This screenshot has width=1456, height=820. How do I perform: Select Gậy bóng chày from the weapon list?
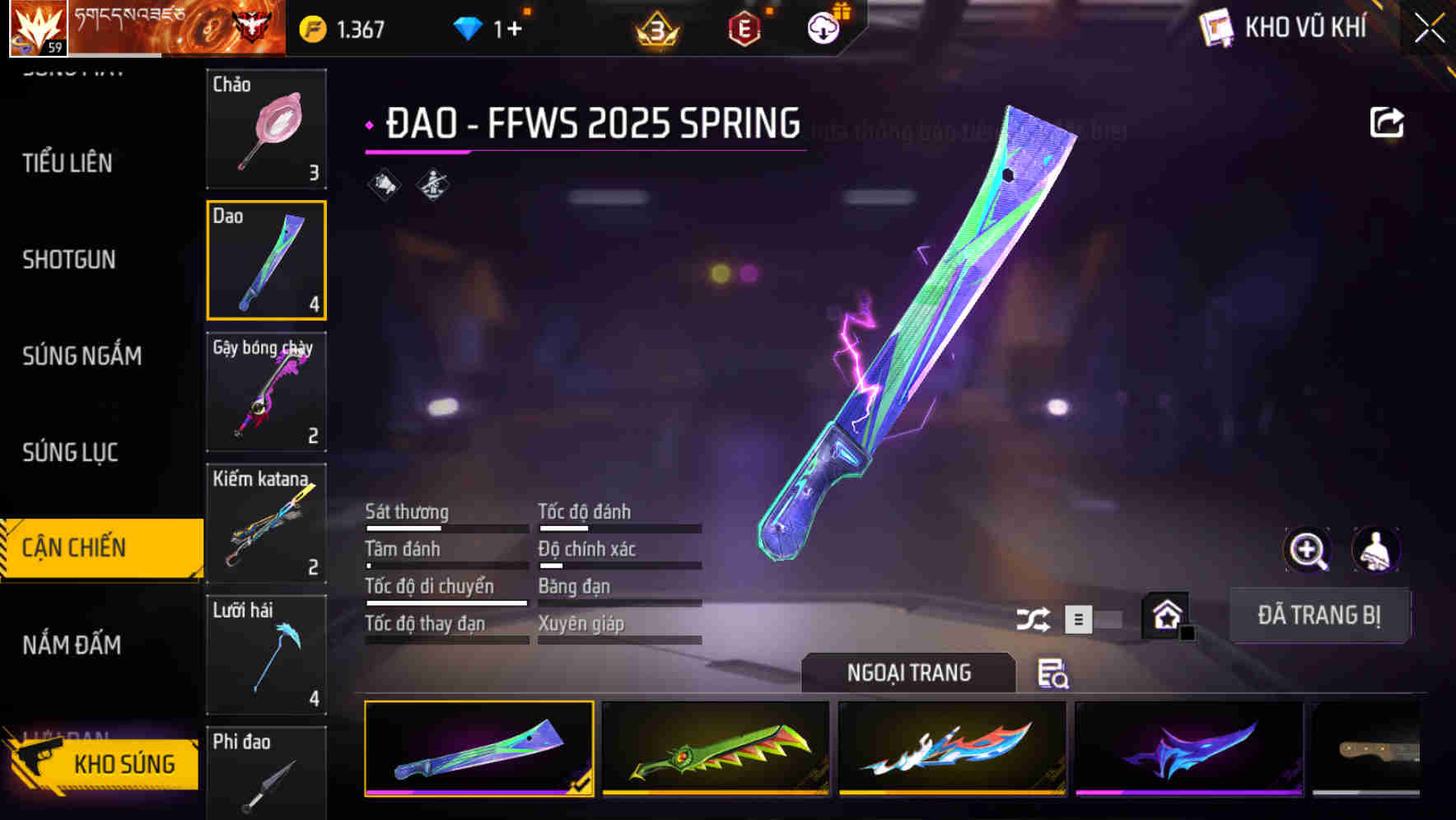[266, 393]
